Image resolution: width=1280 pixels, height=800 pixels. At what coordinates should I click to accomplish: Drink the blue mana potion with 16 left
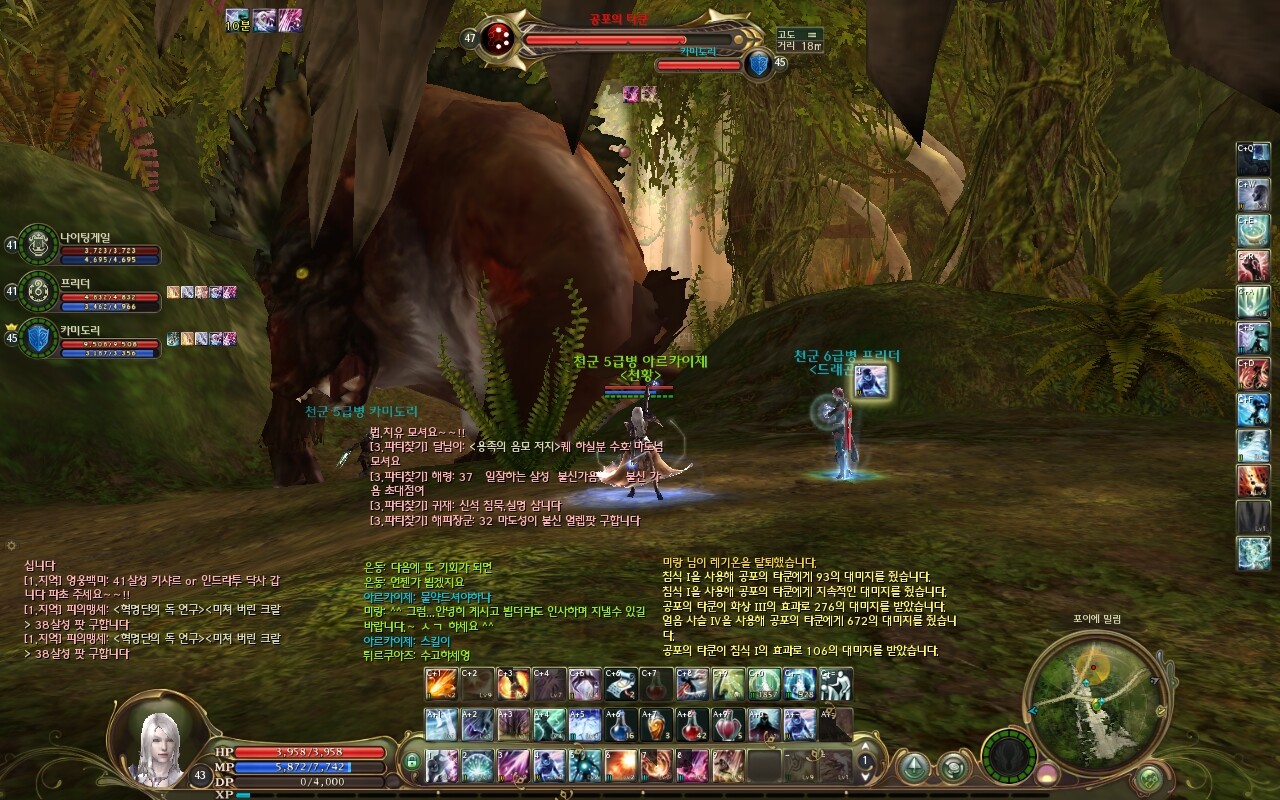click(619, 724)
